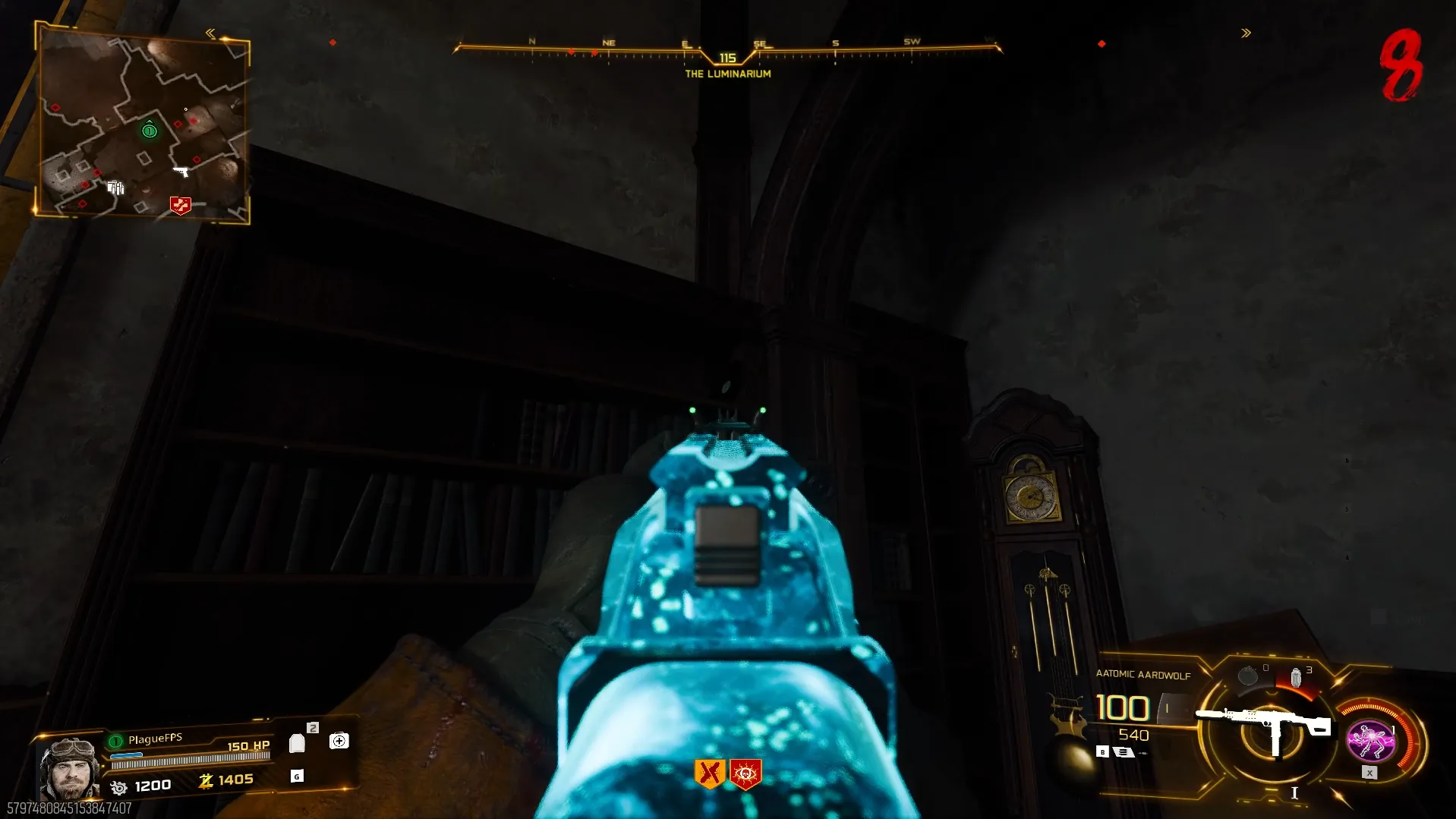Click the green player marker on minimap
The width and height of the screenshot is (1456, 819).
pyautogui.click(x=150, y=131)
